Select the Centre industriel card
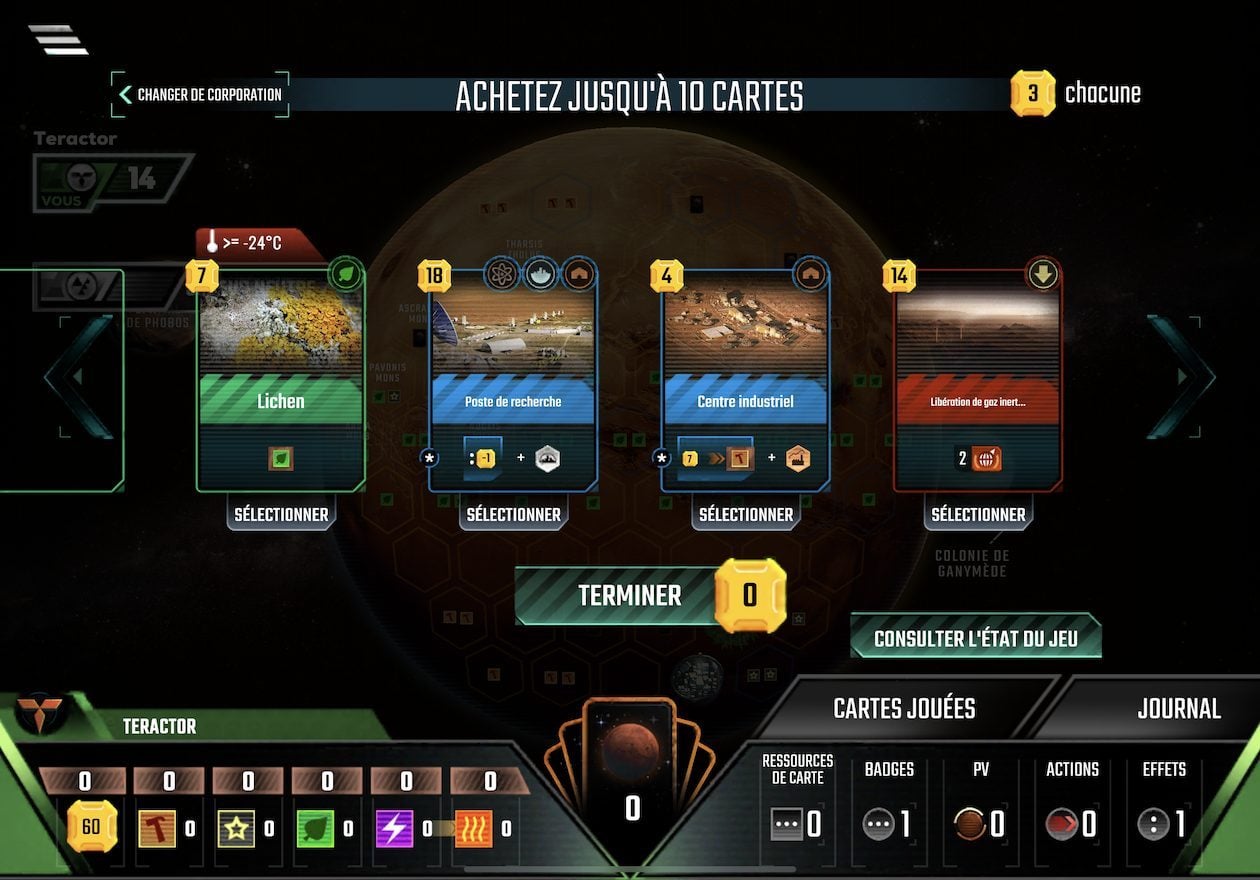The width and height of the screenshot is (1260, 880). point(745,380)
